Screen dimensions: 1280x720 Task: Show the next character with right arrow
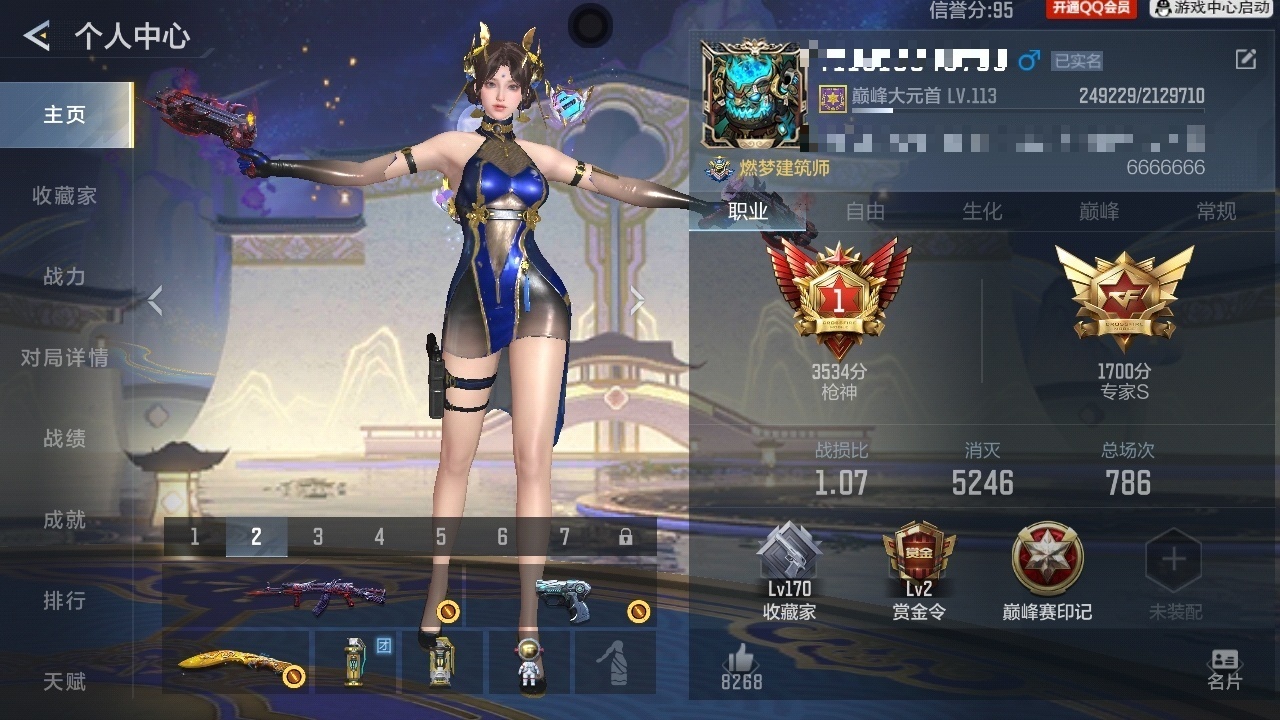[x=636, y=300]
